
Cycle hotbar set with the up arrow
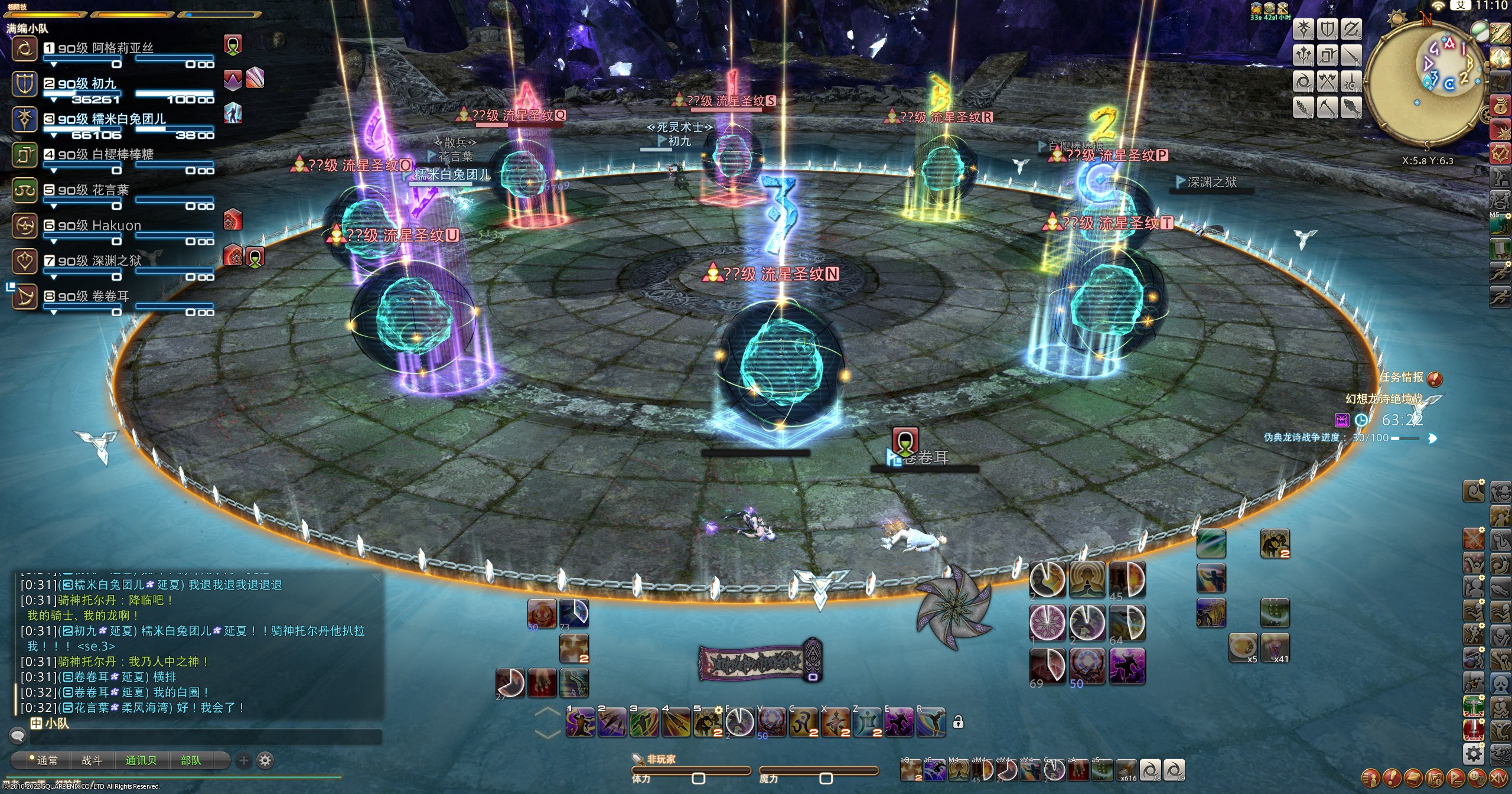[x=548, y=712]
